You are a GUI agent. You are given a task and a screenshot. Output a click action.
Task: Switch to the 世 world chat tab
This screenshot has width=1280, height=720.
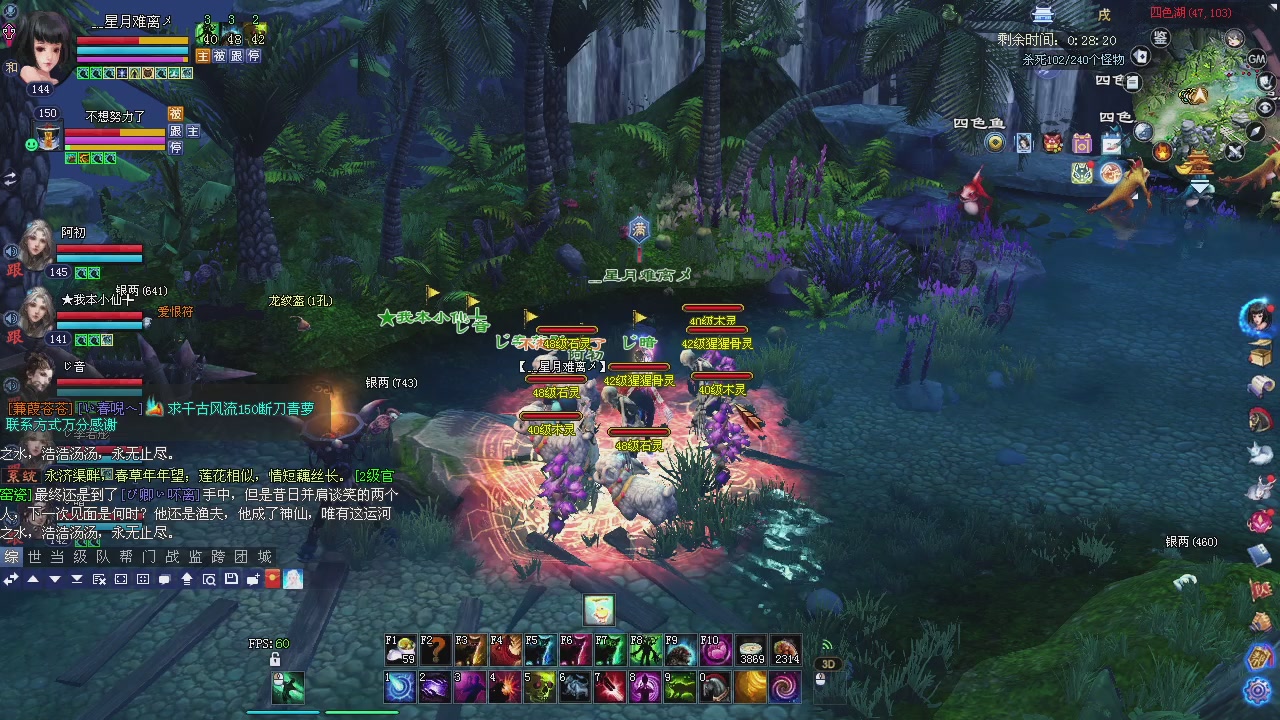34,557
